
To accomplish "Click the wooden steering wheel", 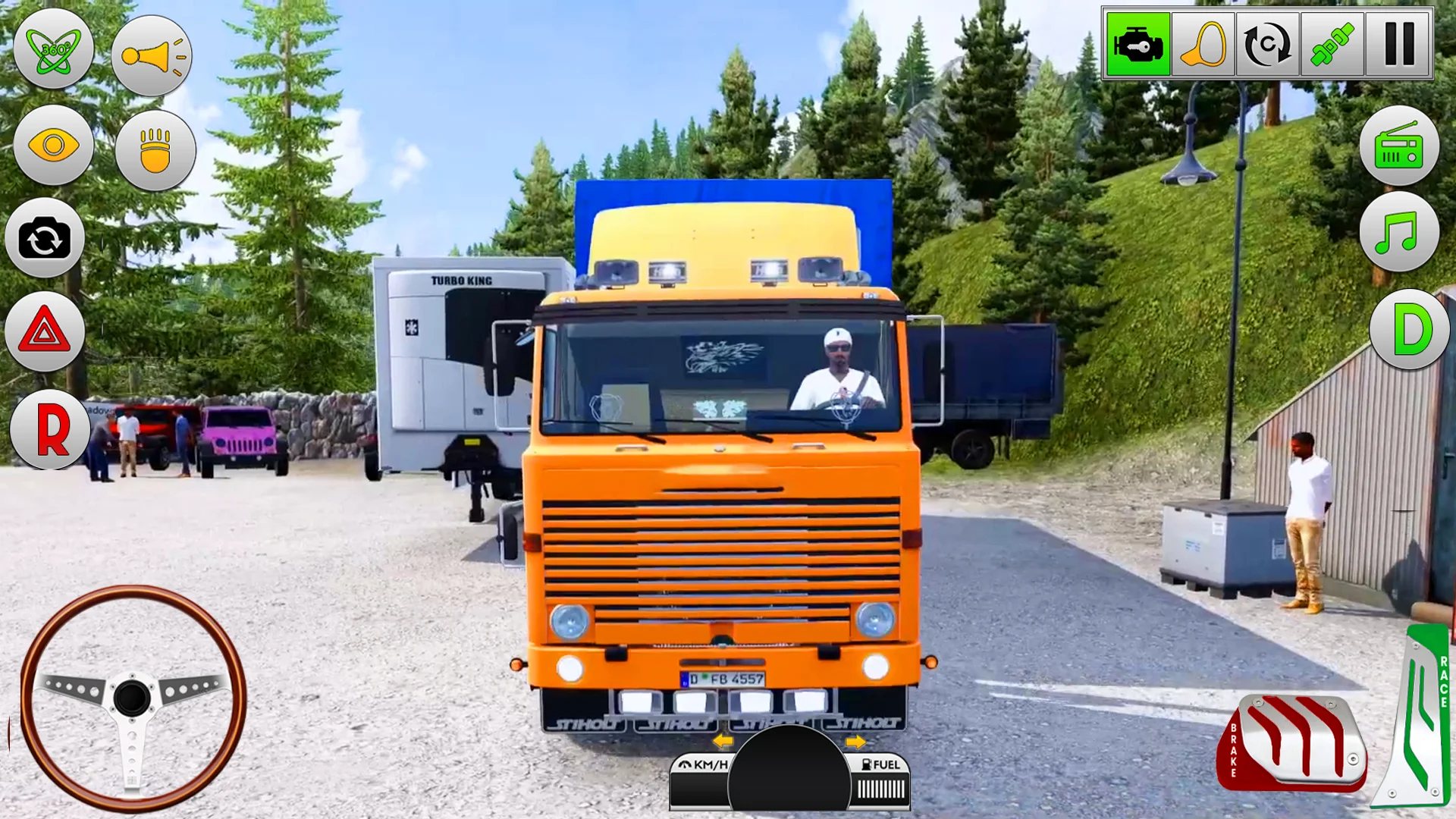I will 132,698.
